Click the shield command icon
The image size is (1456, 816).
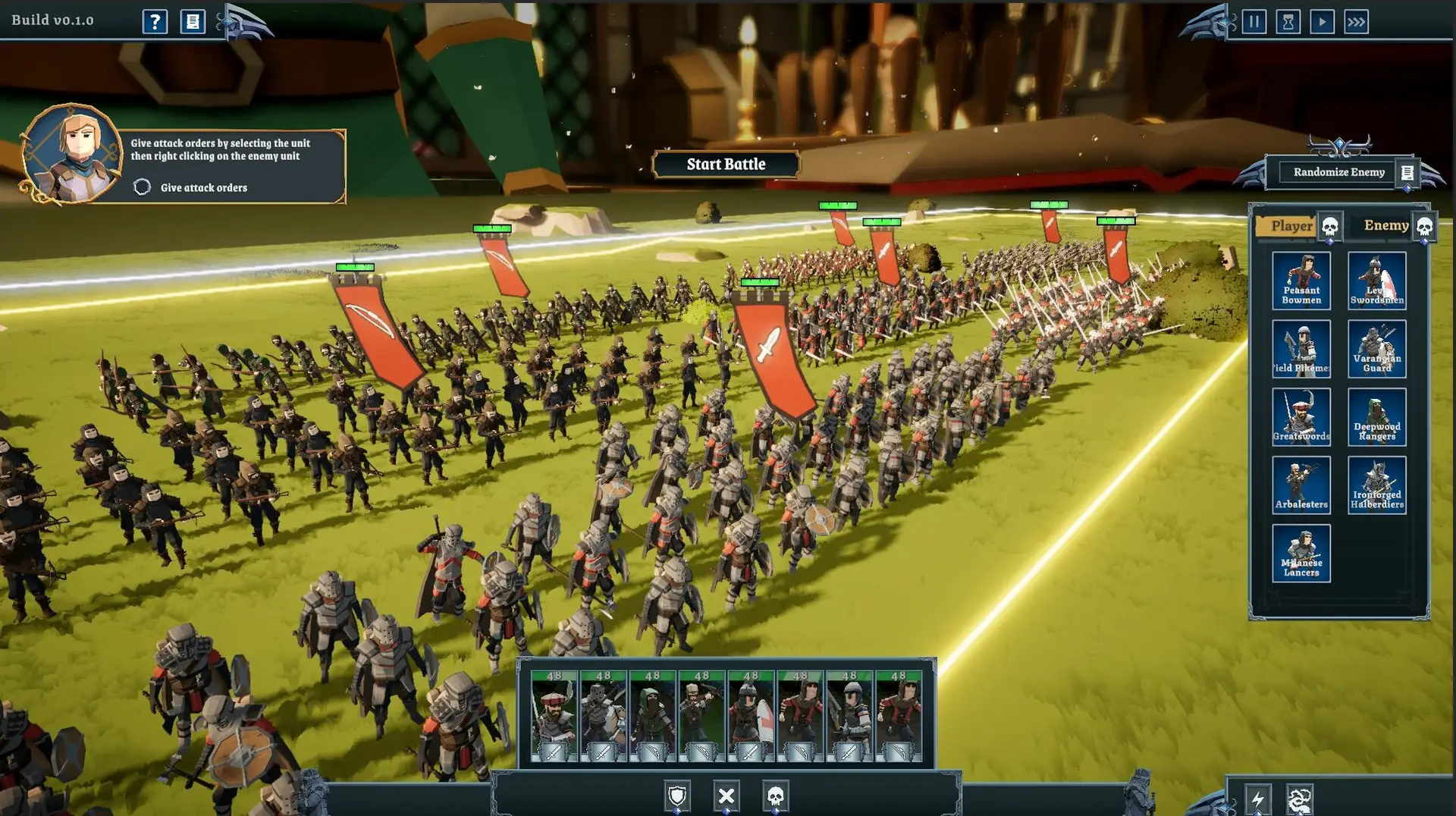[677, 796]
